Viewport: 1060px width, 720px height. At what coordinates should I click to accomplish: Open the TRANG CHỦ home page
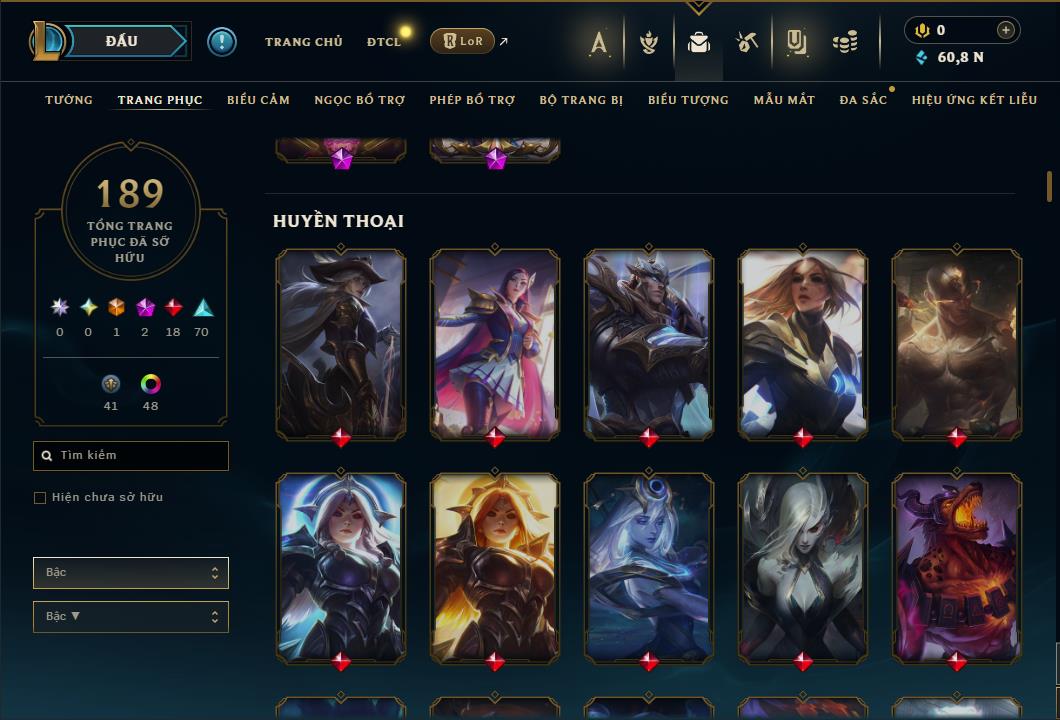303,42
